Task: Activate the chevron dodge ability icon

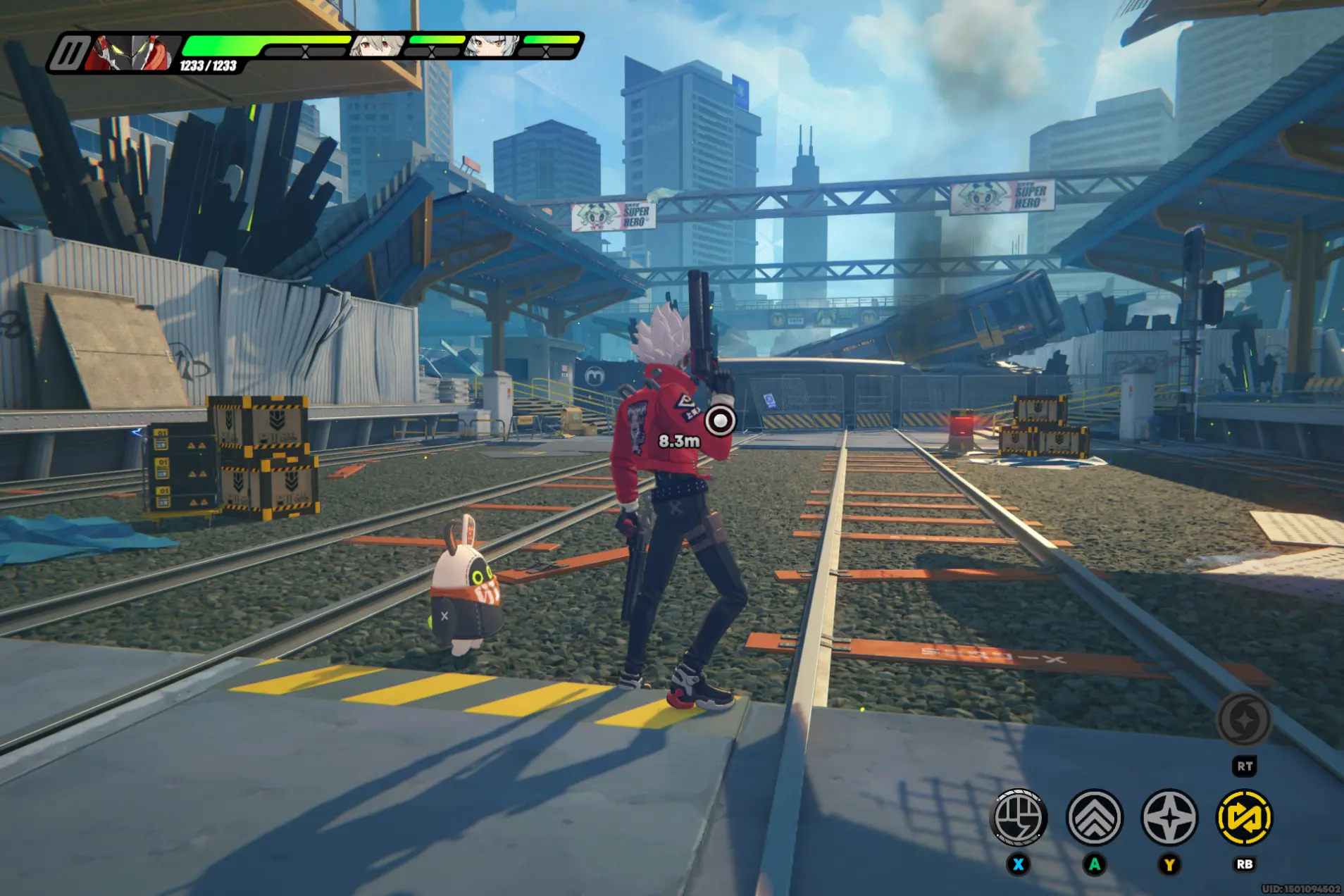Action: click(x=1095, y=818)
